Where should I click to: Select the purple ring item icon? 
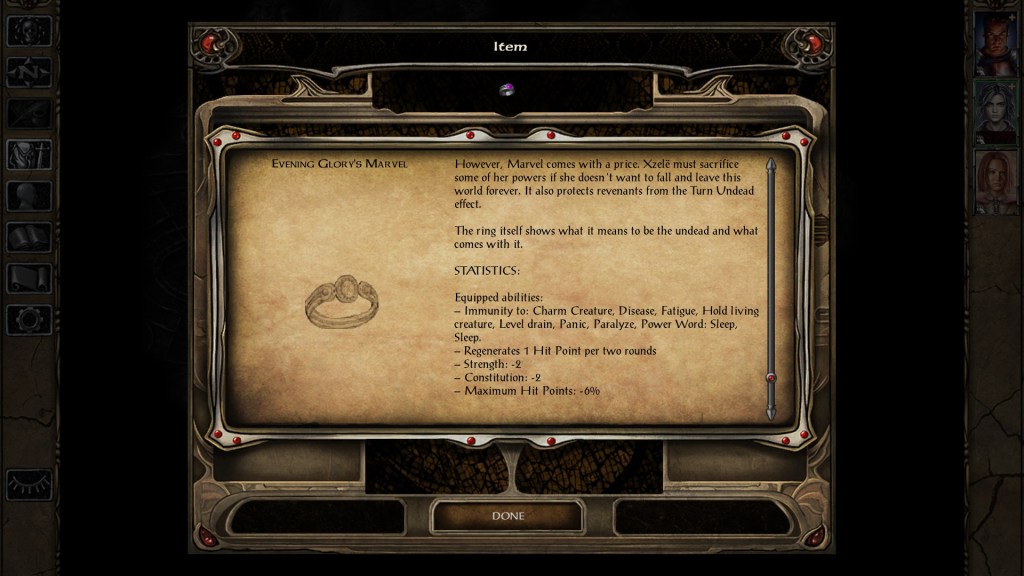pos(507,90)
